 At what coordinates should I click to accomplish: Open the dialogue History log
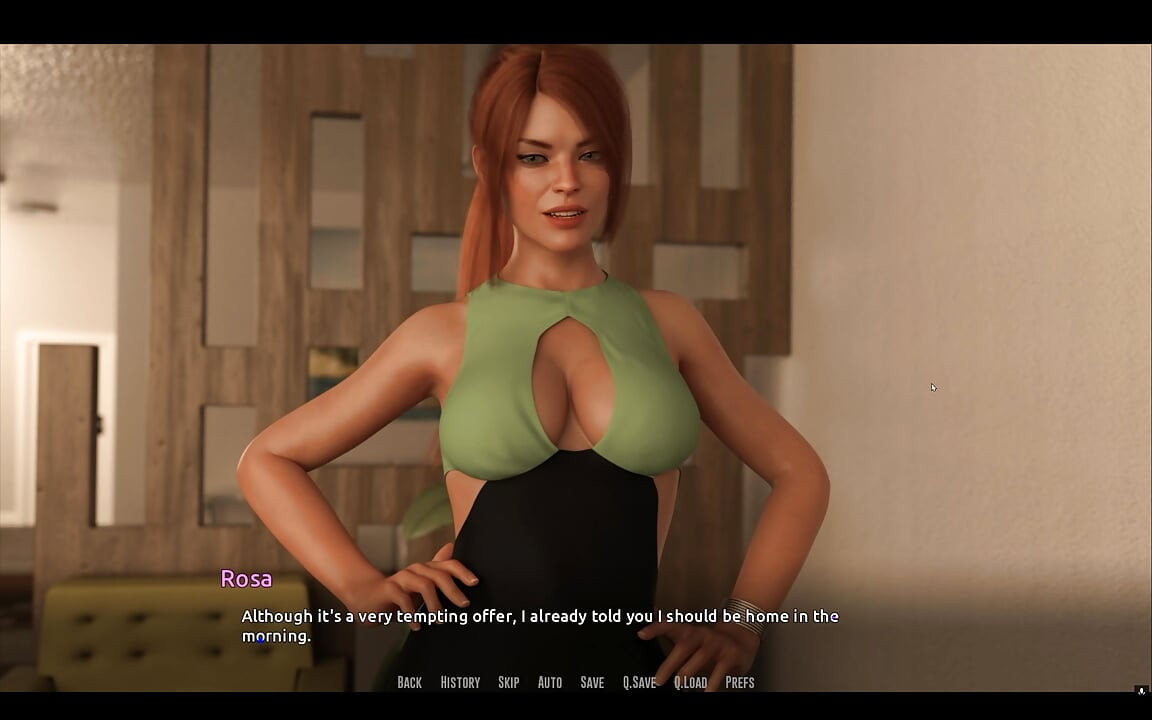tap(460, 682)
